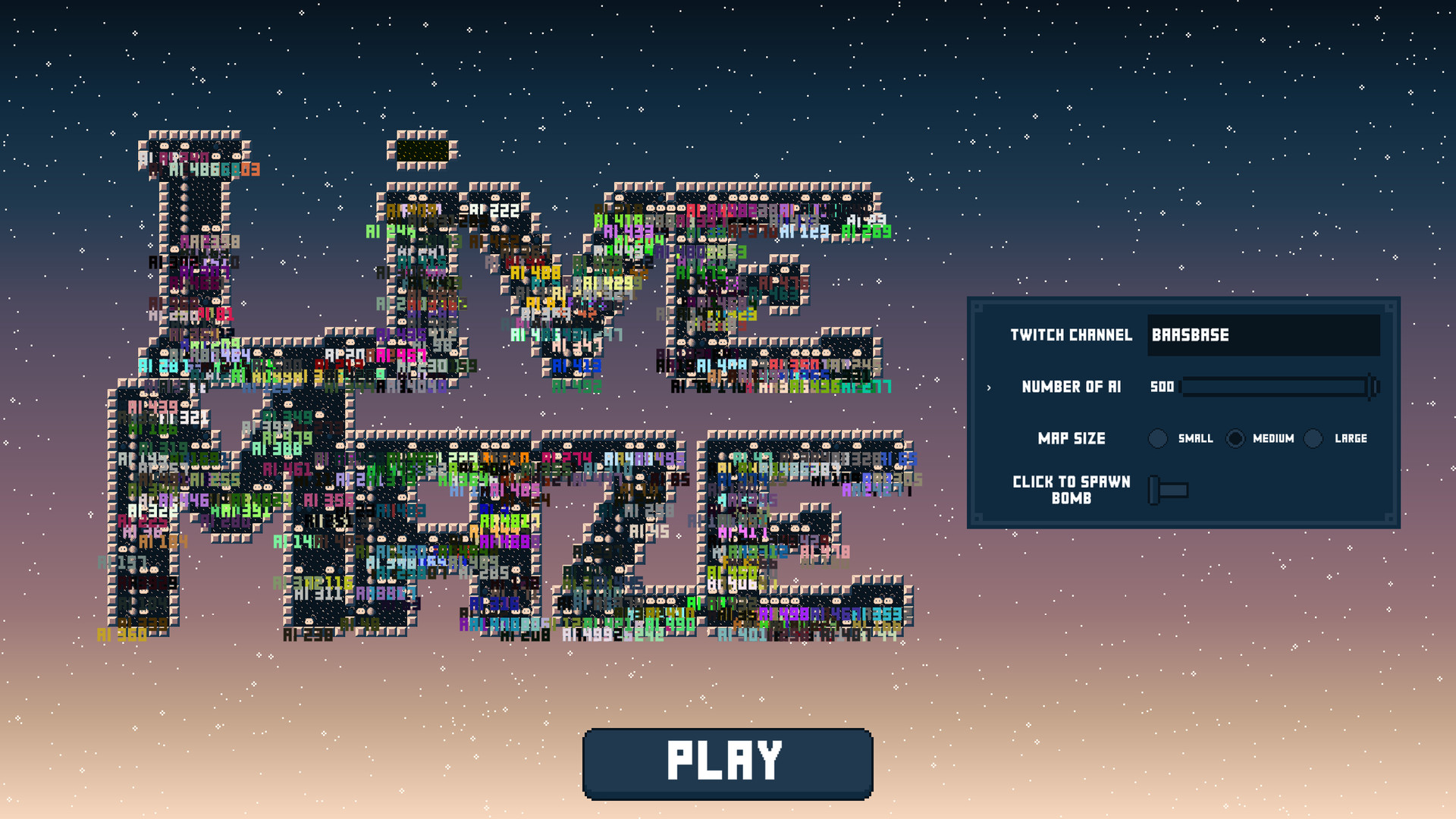
Task: Click the Medium map size radio button
Action: 1235,438
